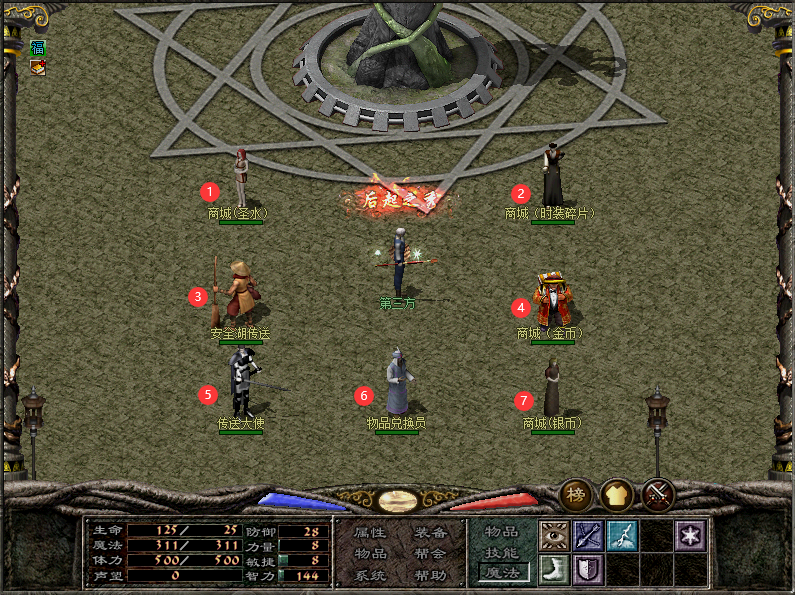The height and width of the screenshot is (595, 795).
Task: Click the golden oval center button
Action: [x=398, y=501]
